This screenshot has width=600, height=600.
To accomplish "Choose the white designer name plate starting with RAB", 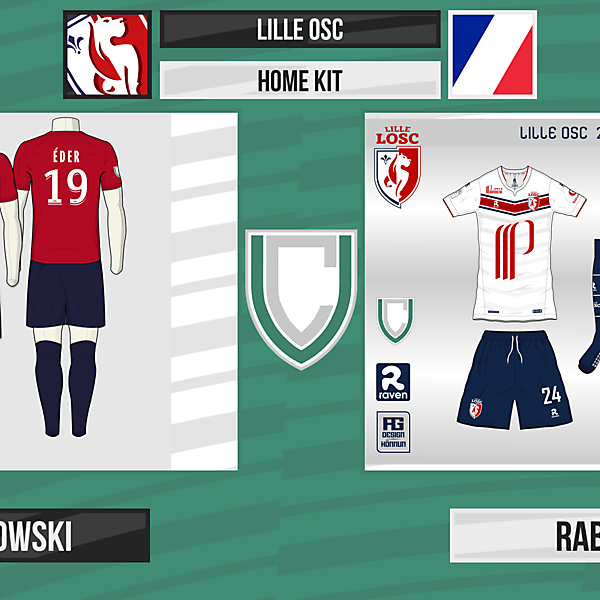I will pyautogui.click(x=525, y=536).
